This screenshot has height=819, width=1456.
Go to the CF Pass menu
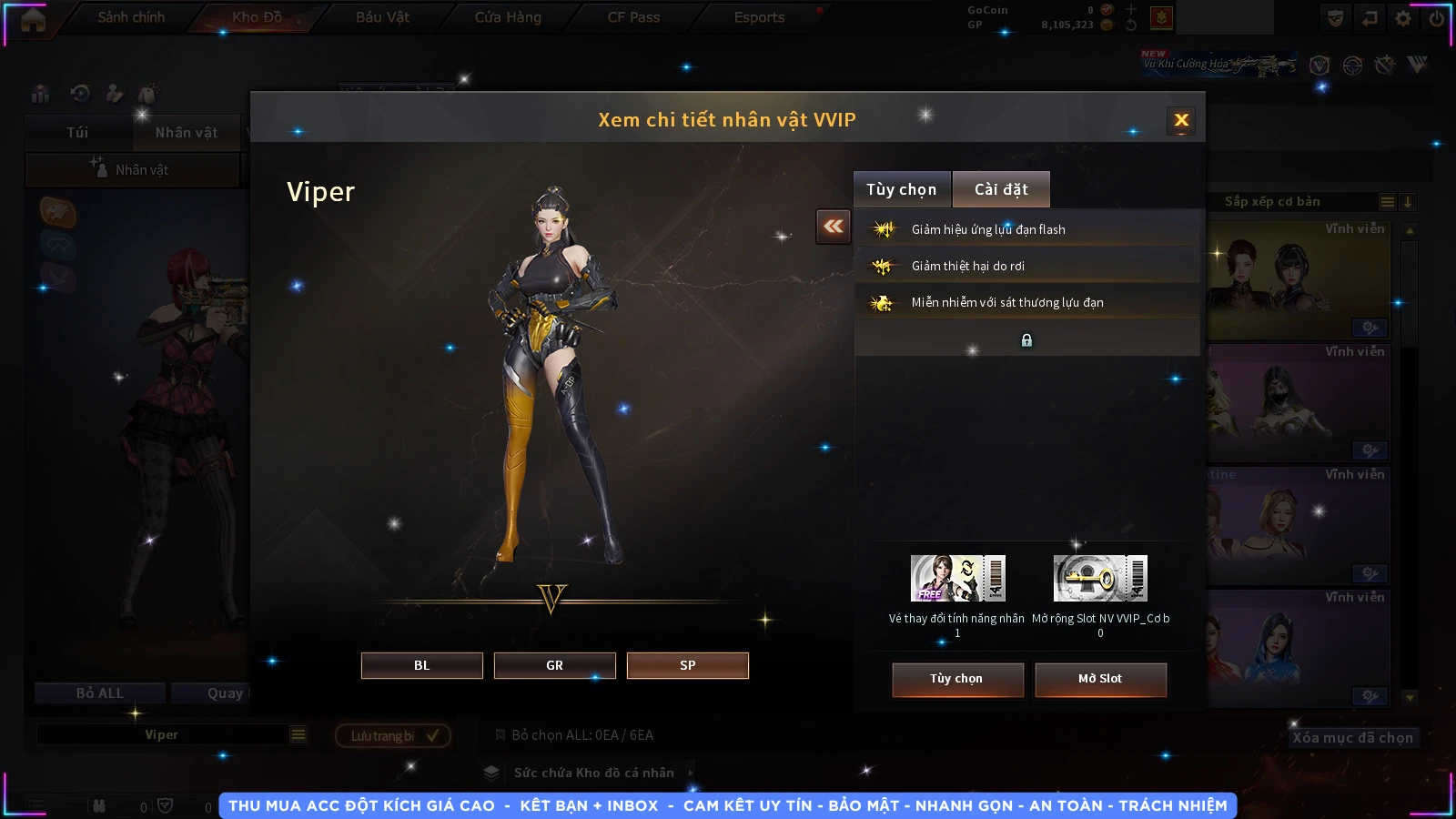point(633,17)
